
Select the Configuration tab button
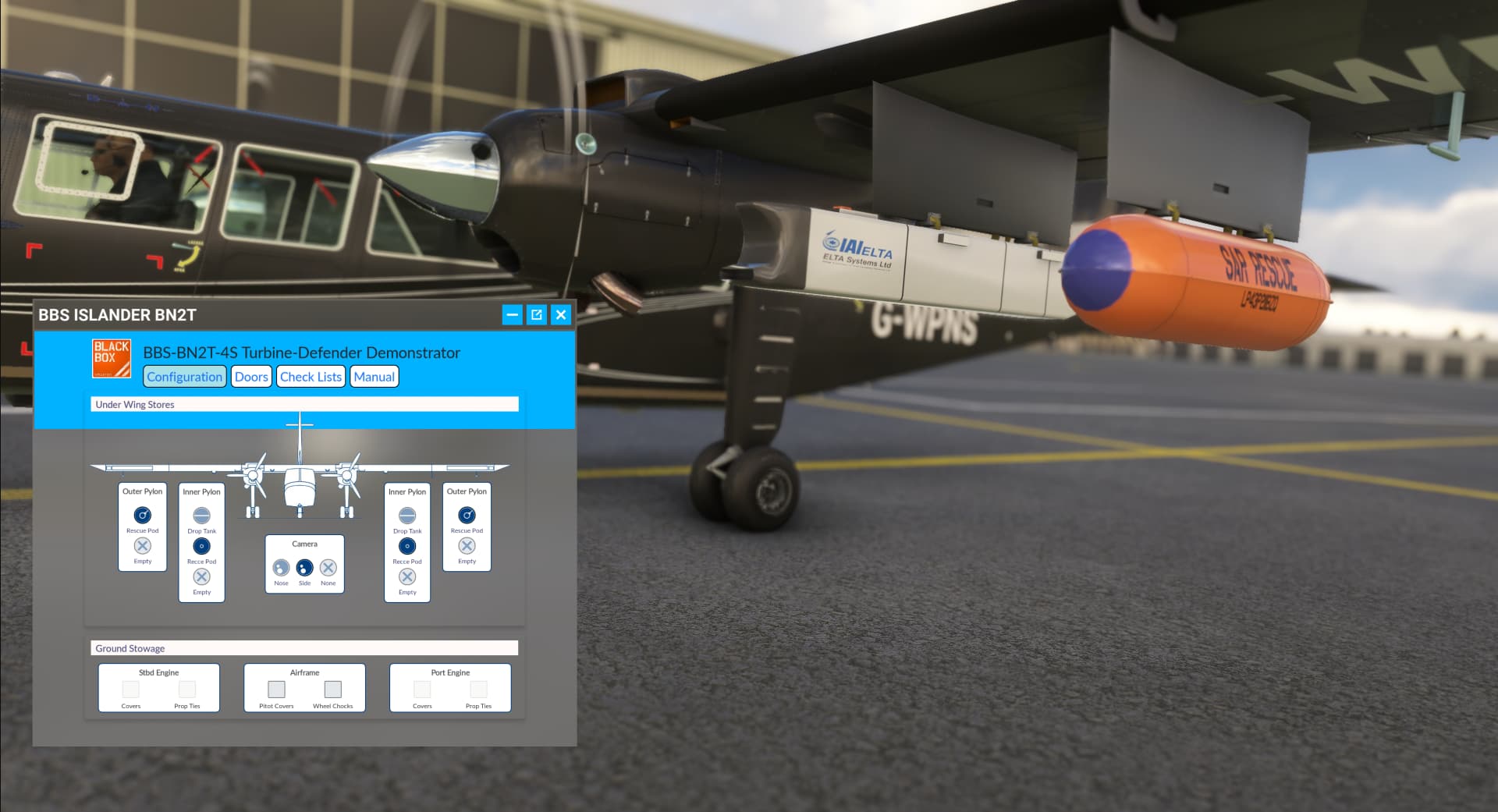[184, 376]
